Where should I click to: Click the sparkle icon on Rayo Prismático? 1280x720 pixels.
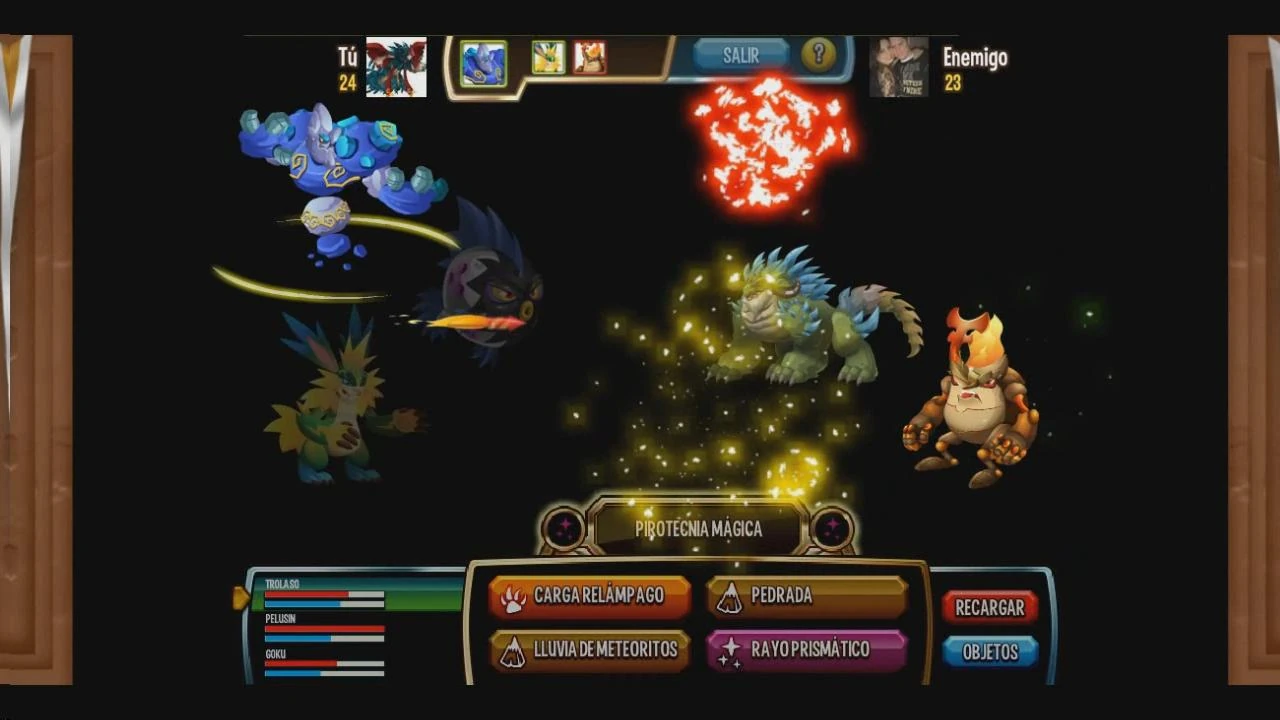731,650
